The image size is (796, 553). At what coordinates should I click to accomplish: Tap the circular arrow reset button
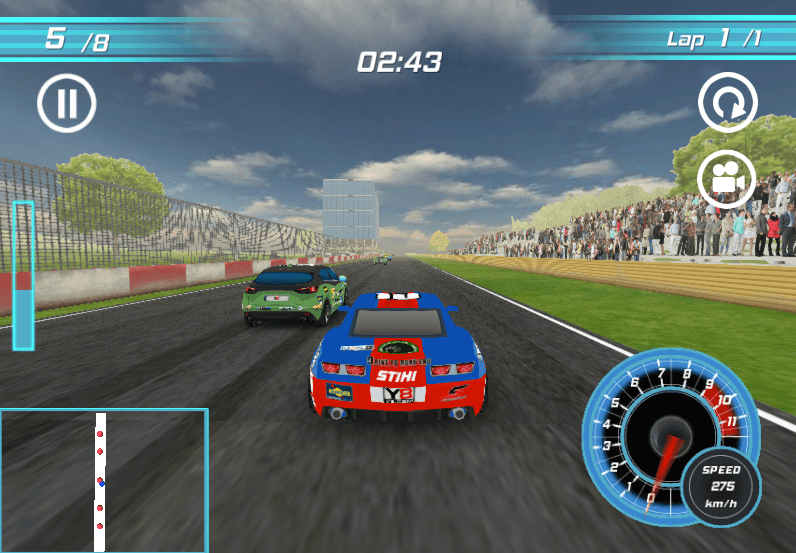(x=727, y=102)
